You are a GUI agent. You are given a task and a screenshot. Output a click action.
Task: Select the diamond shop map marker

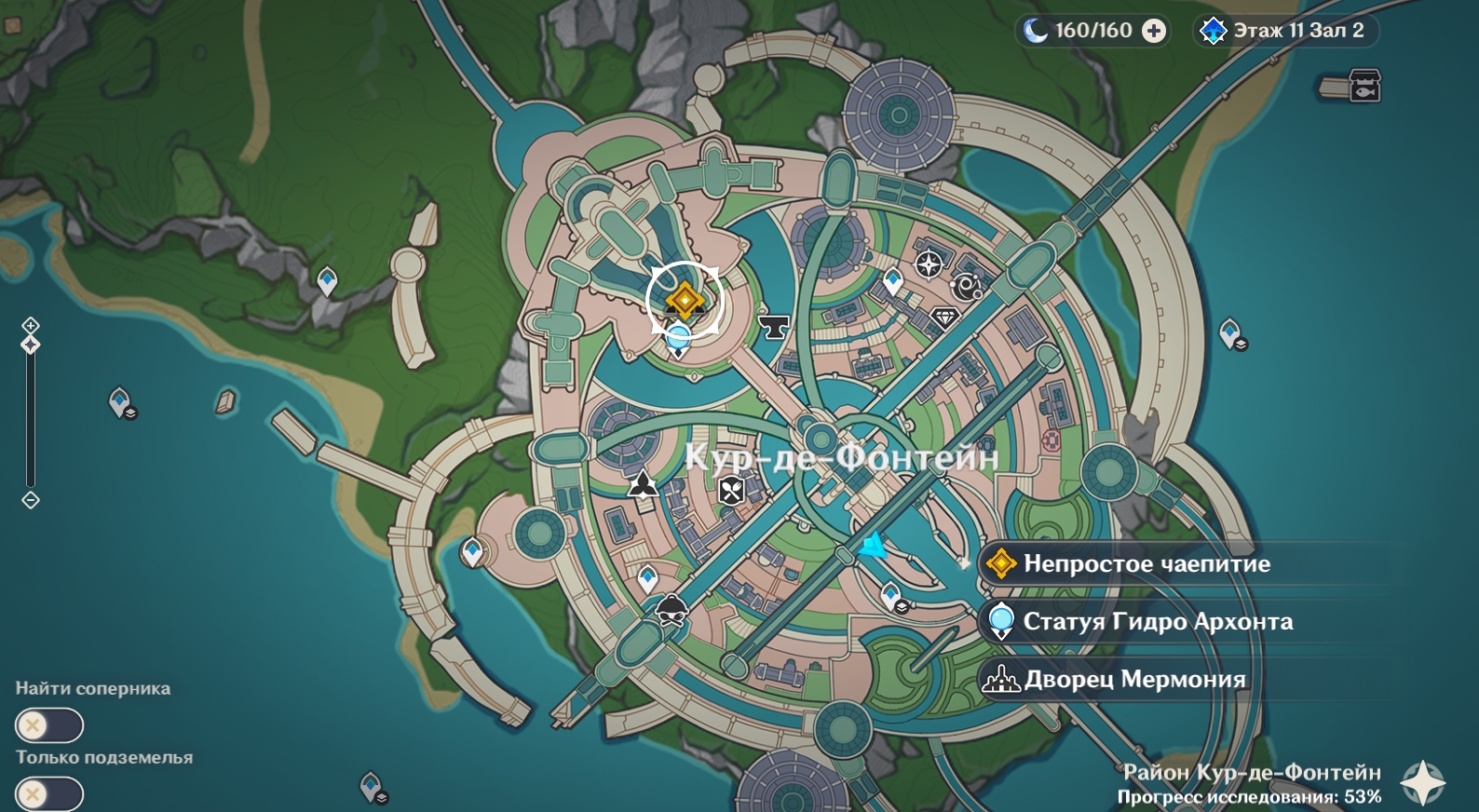[x=944, y=318]
